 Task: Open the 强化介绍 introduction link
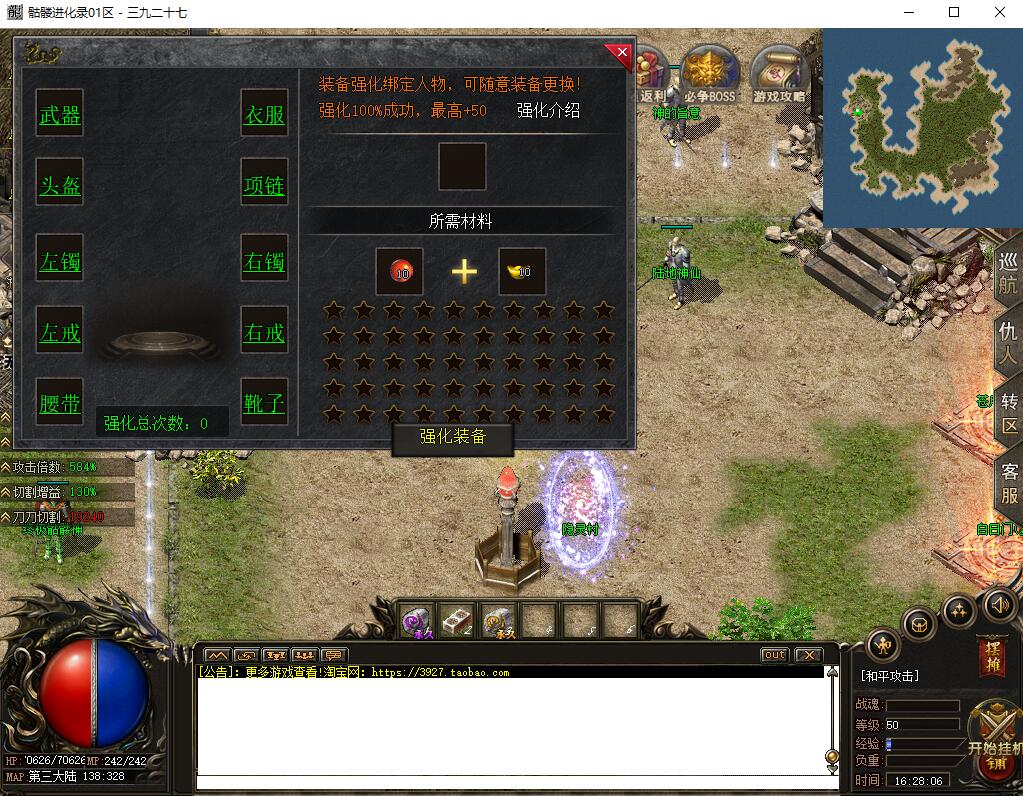click(x=548, y=110)
